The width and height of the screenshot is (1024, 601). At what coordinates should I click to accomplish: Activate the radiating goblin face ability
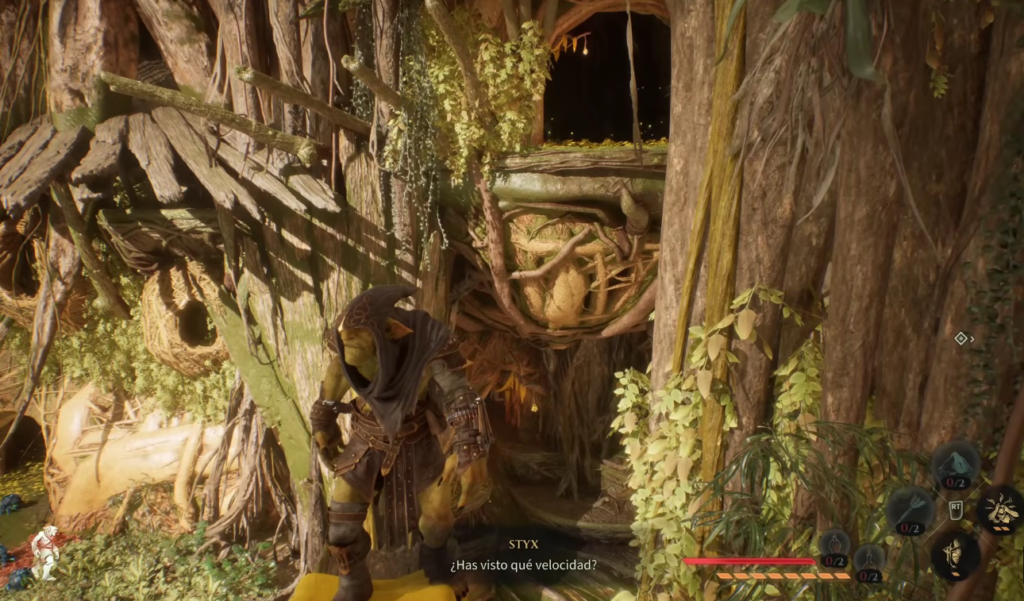999,510
